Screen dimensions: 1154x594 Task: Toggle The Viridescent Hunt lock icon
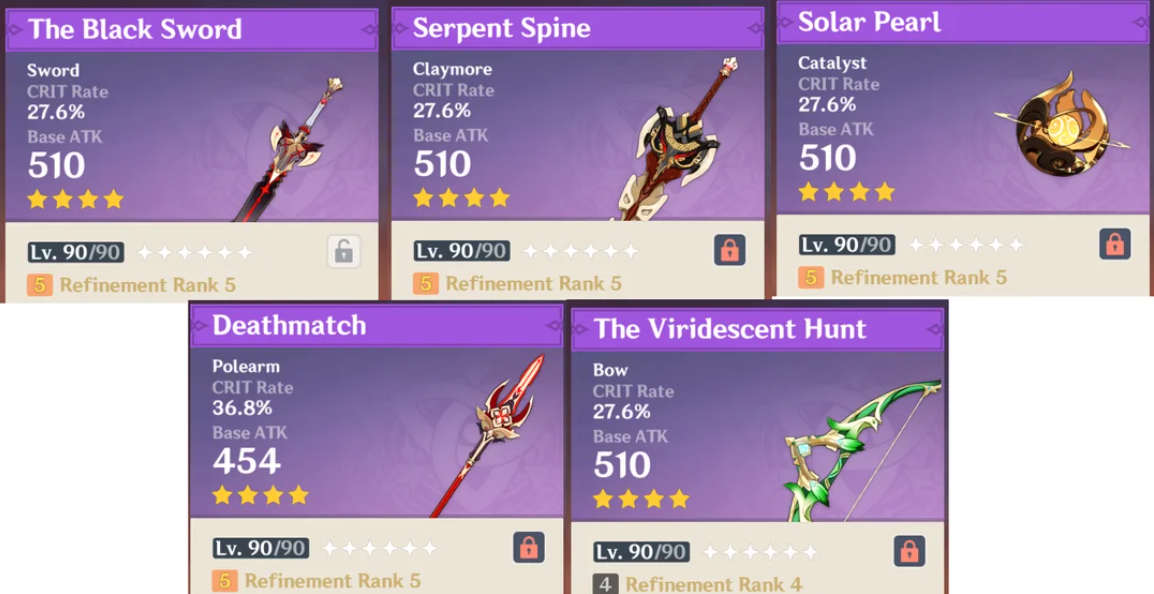[x=908, y=550]
